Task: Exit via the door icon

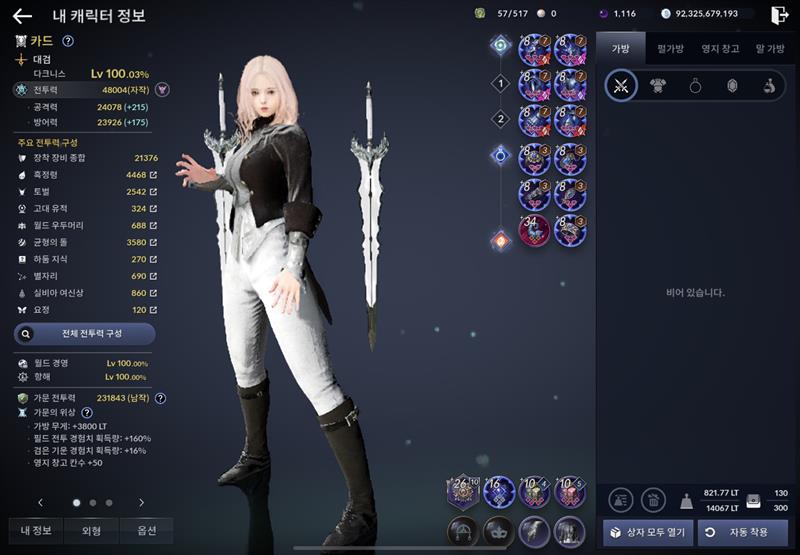Action: 780,14
